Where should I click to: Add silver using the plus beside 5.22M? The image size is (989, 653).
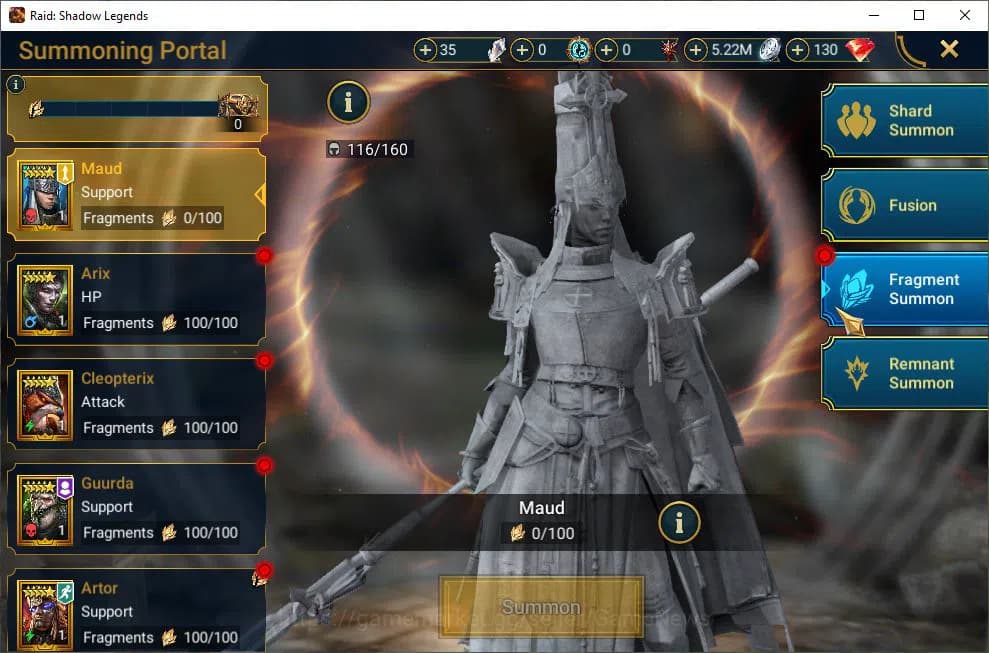[x=696, y=50]
